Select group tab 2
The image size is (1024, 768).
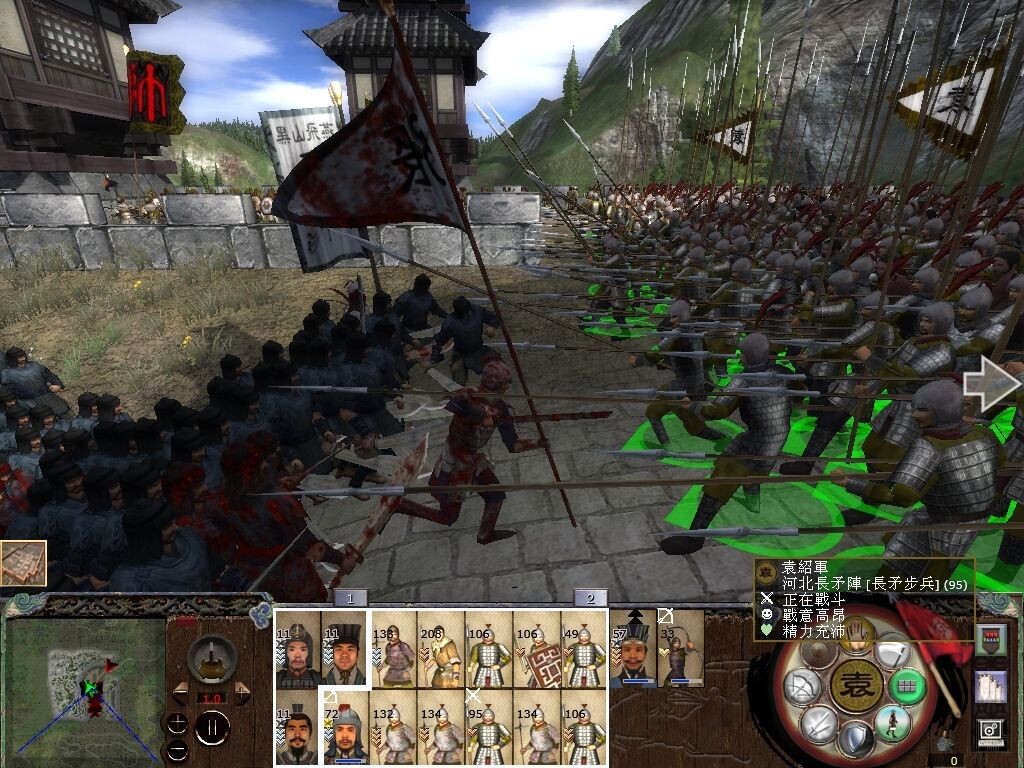click(x=590, y=598)
